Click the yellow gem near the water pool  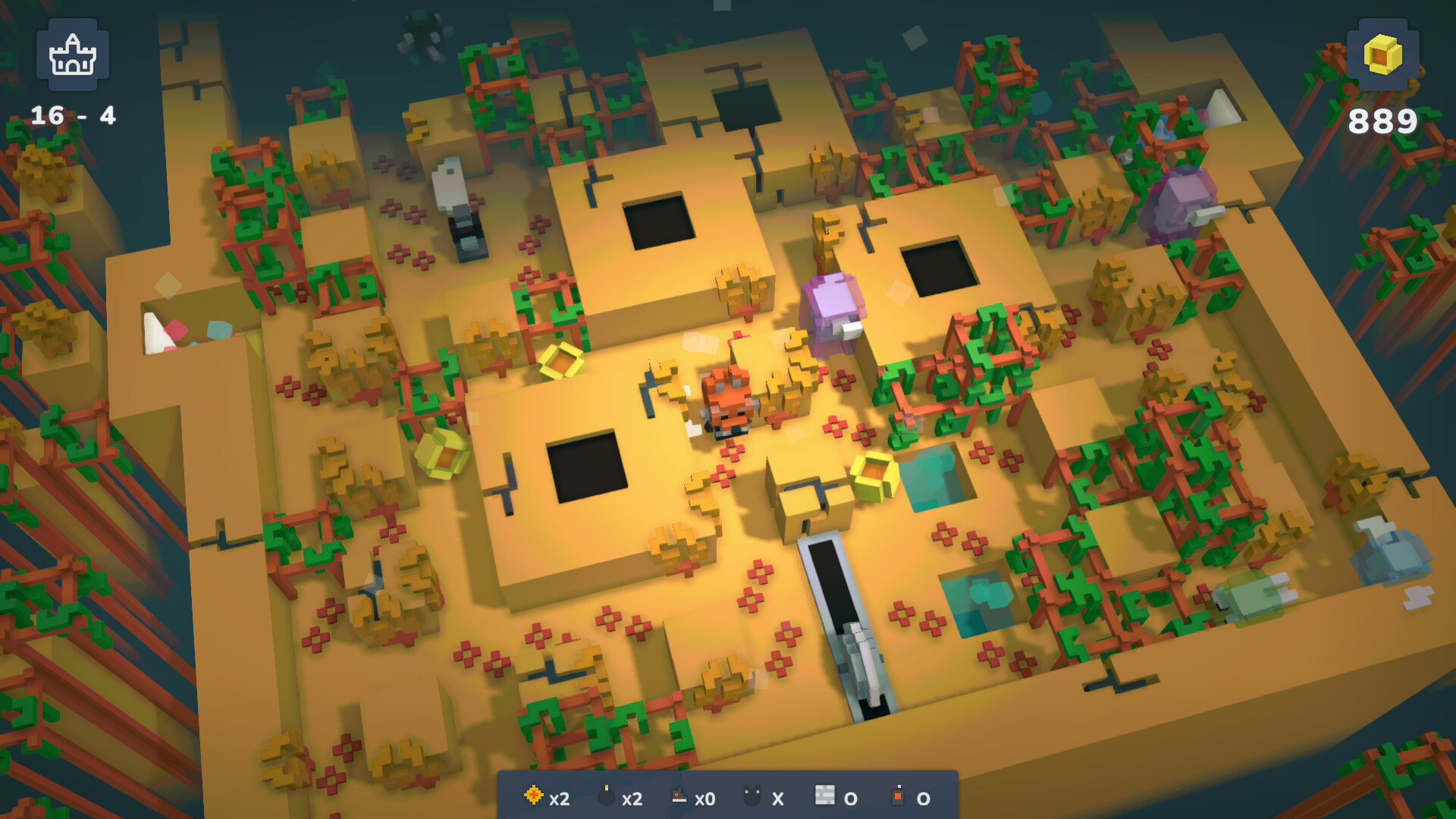point(874,476)
